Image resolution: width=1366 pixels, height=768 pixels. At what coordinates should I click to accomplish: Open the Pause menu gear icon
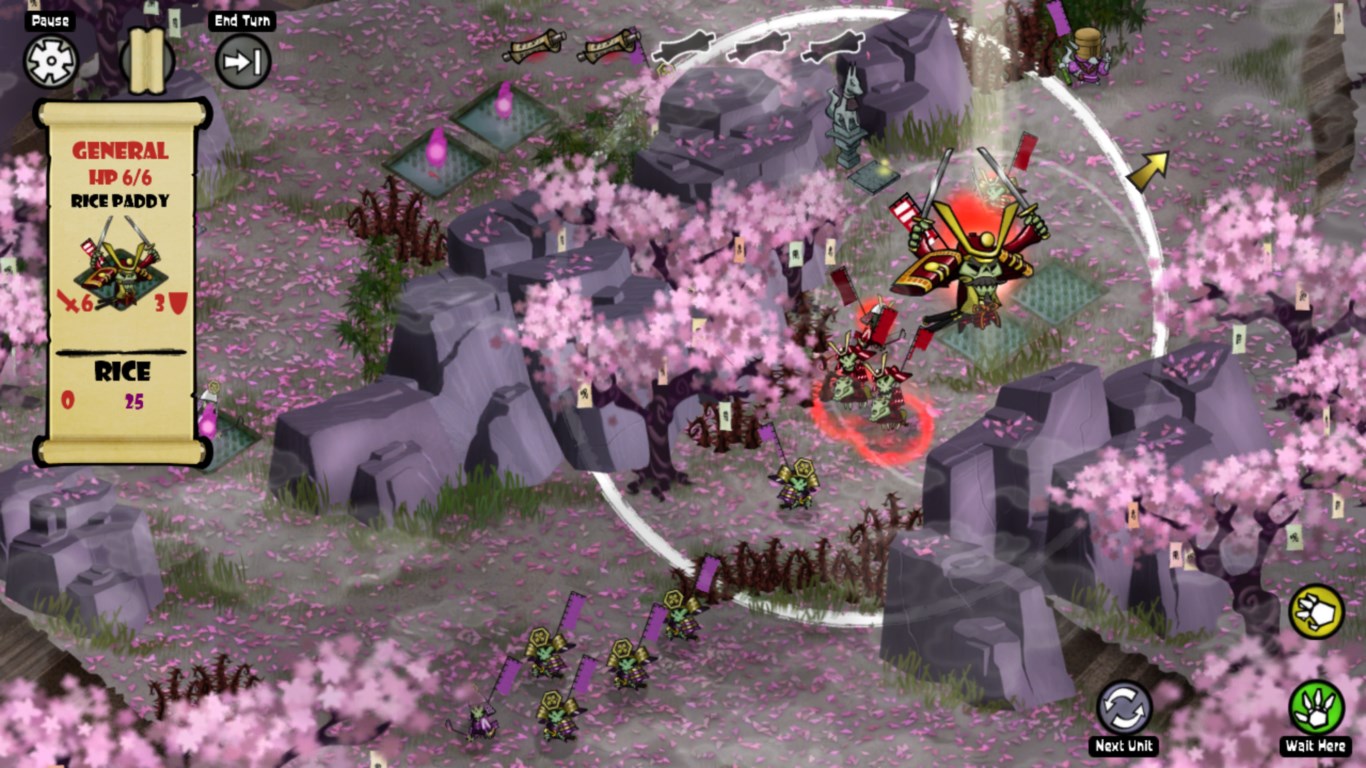(x=53, y=62)
